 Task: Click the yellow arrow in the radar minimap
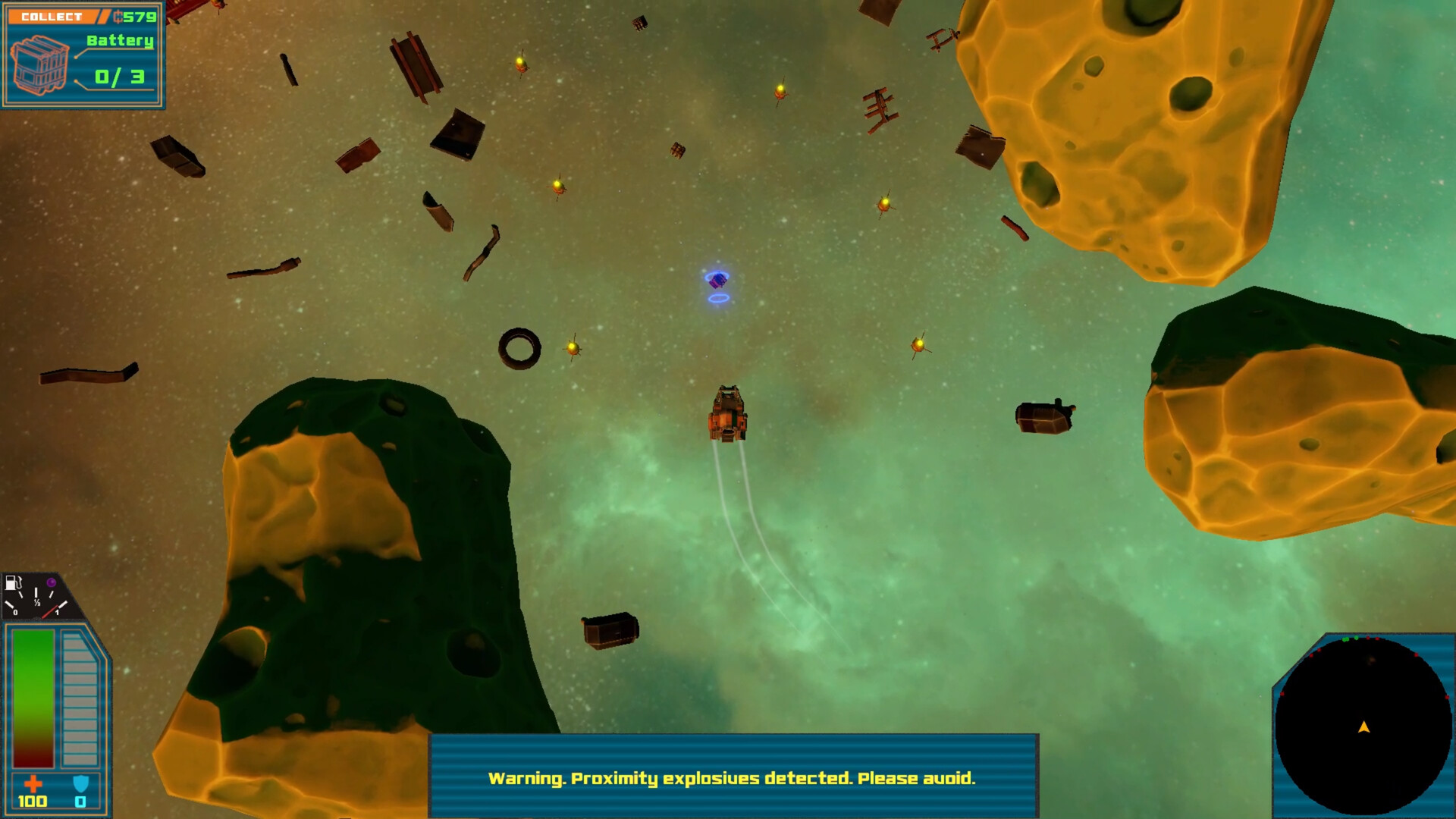[1362, 726]
